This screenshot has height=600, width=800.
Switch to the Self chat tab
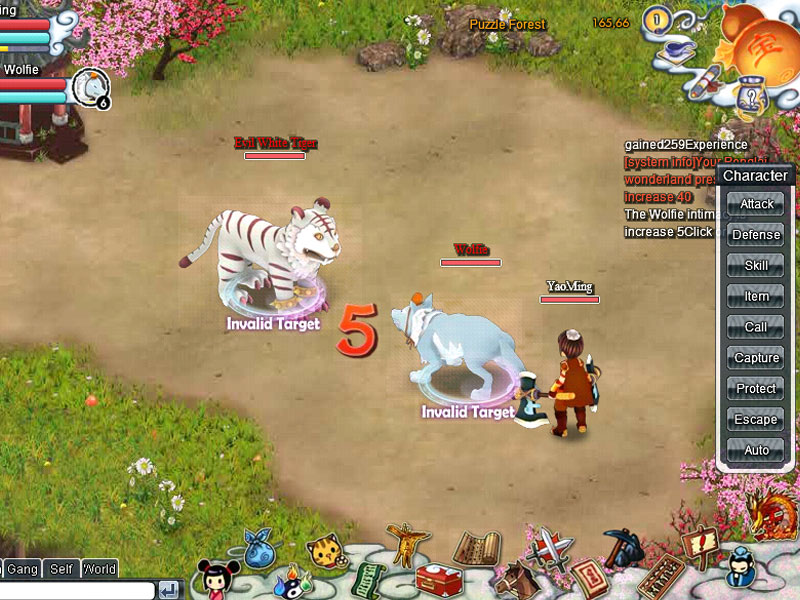61,569
